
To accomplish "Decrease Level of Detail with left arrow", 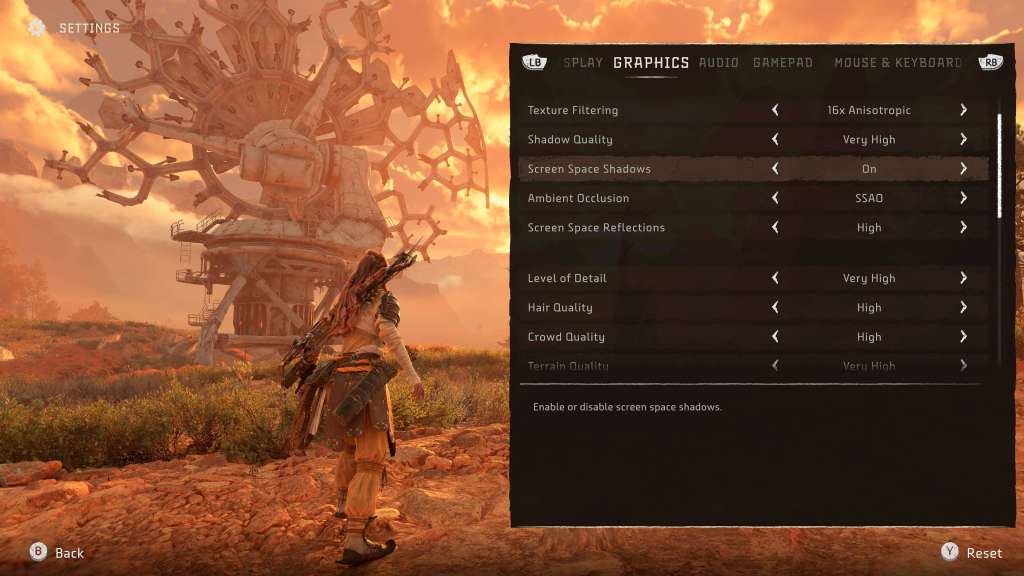I will point(775,278).
